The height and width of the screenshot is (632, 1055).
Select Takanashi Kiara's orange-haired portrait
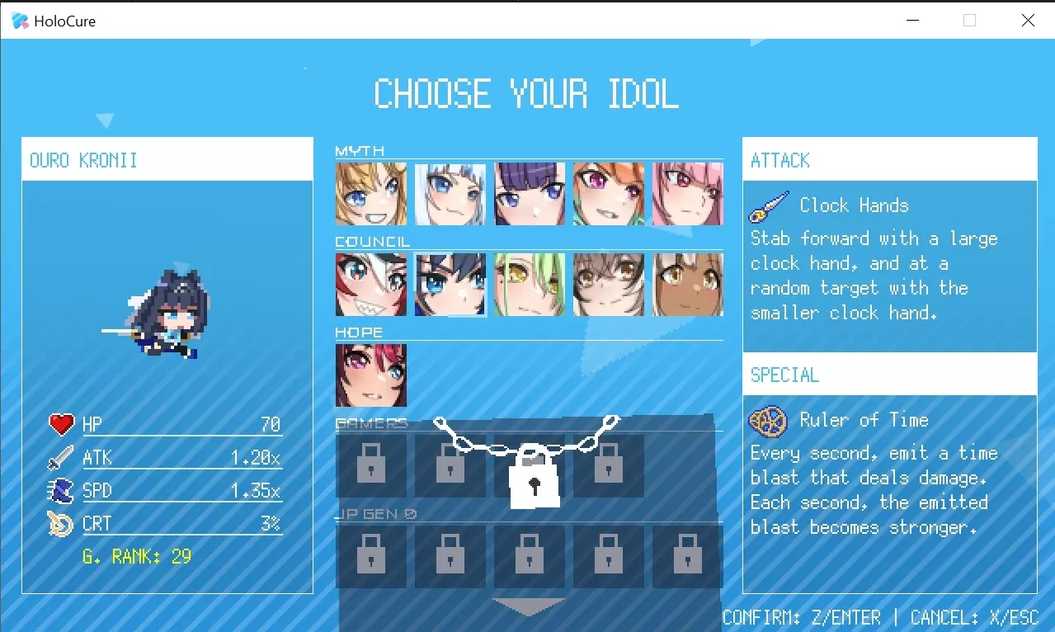tap(608, 194)
